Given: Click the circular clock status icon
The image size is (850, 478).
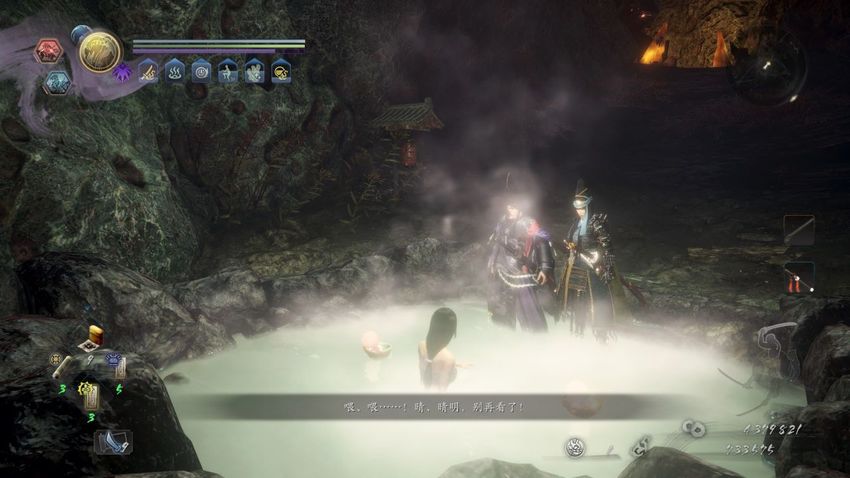Looking at the screenshot, I should [201, 71].
